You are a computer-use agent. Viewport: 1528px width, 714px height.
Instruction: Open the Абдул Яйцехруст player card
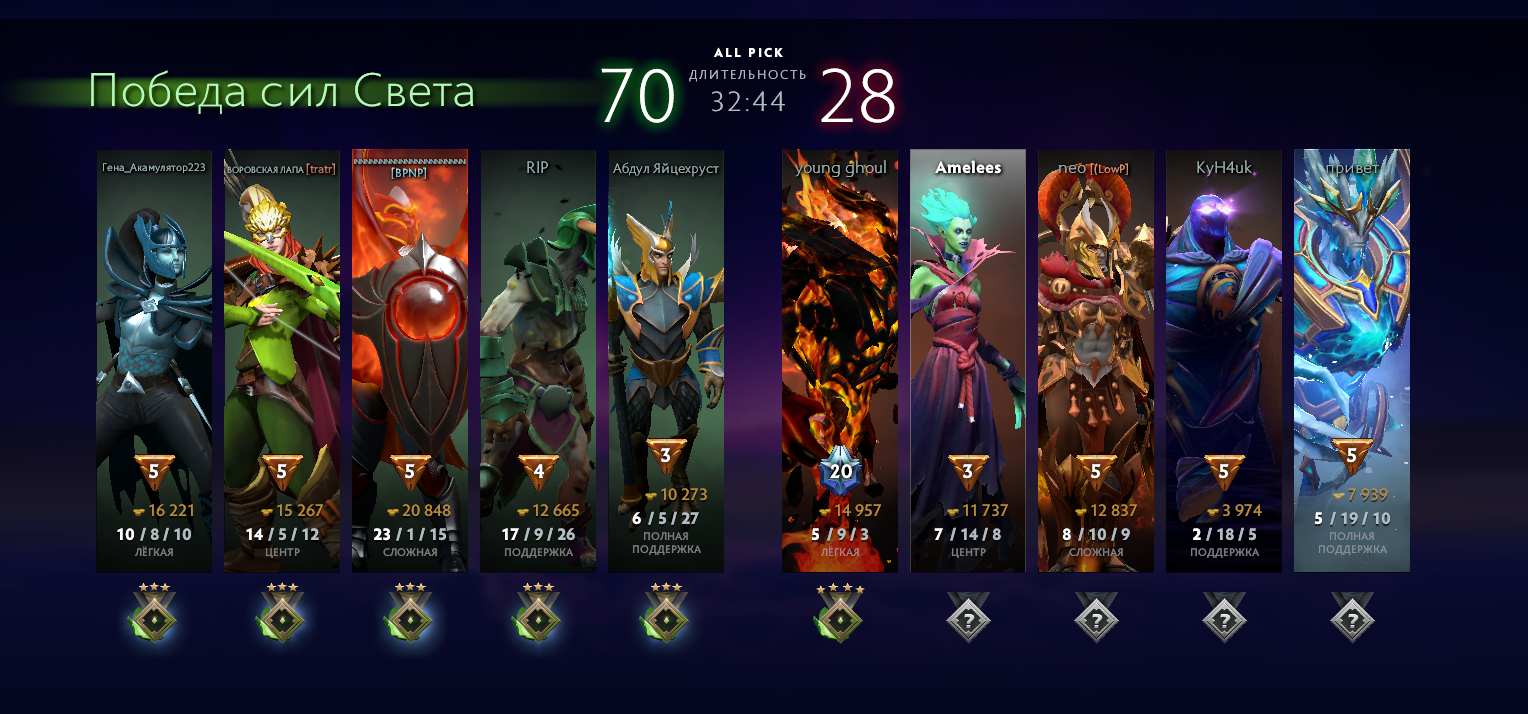point(665,360)
